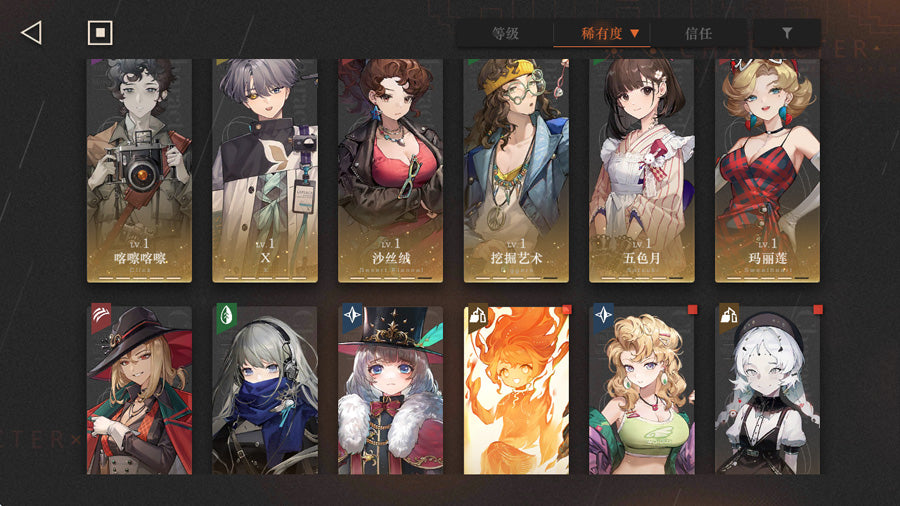Open the top-hat girl with fur collar card

[390, 390]
